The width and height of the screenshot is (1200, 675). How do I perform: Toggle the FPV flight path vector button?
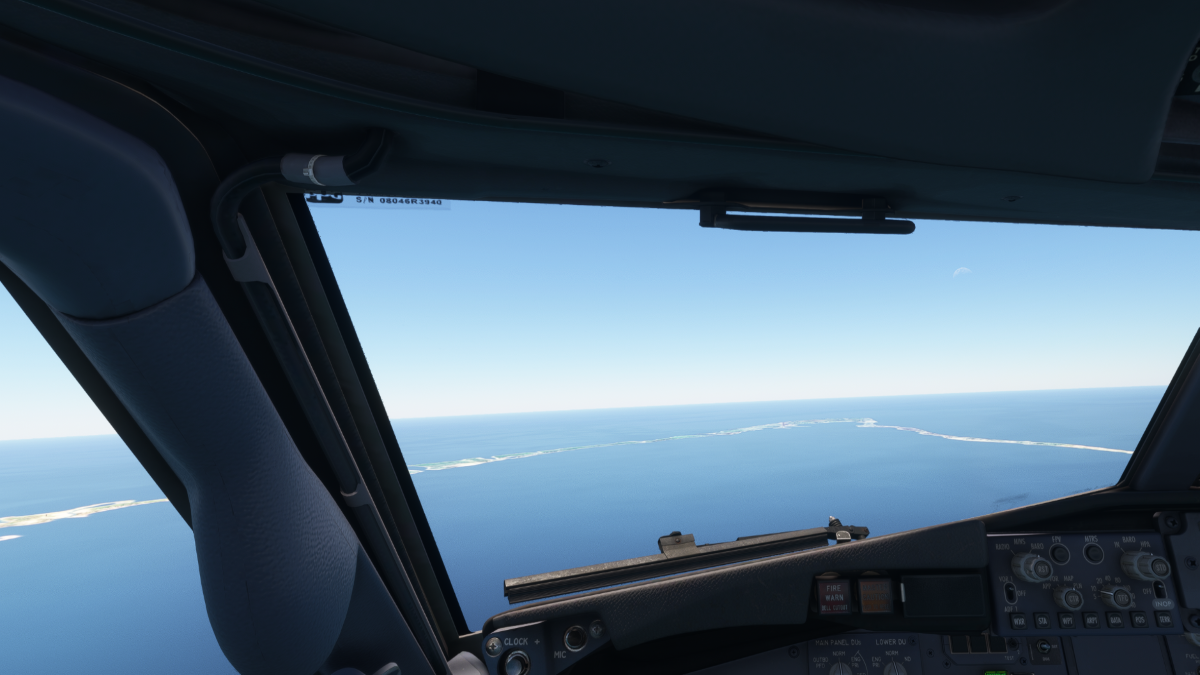coord(1059,553)
